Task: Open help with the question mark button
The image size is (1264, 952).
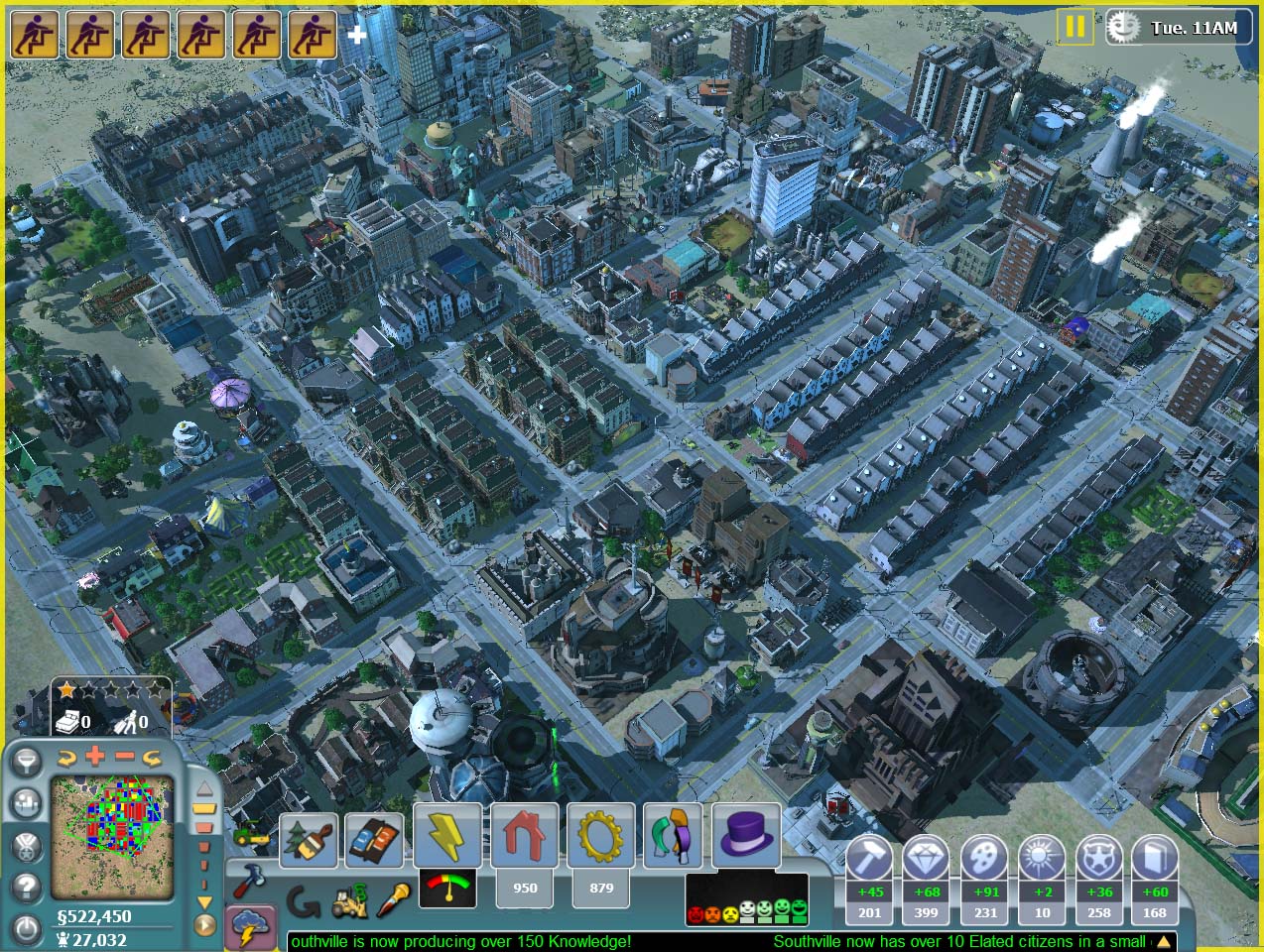Action: click(27, 887)
